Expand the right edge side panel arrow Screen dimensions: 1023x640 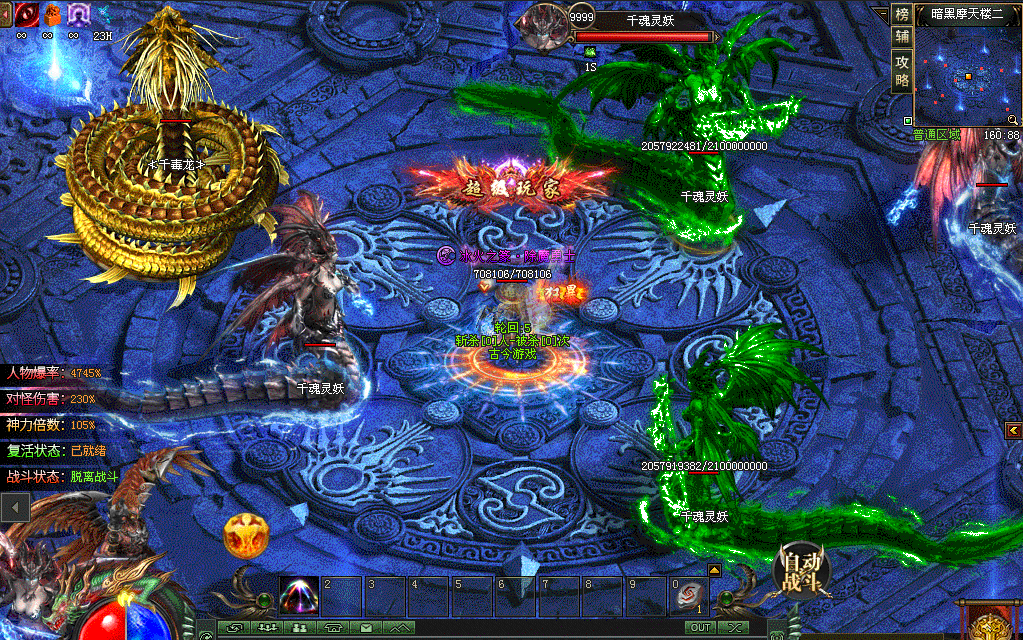(x=1014, y=430)
